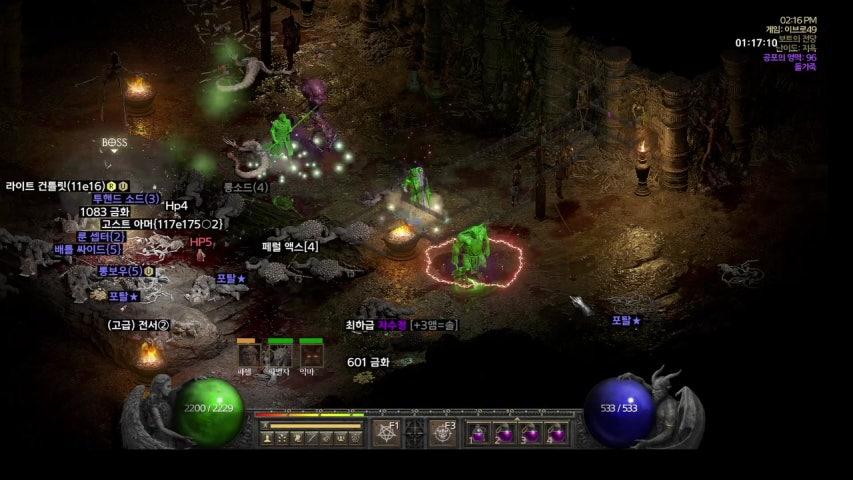Viewport: 853px width, 480px height.
Task: Pick up the 라이트 건틀릿 item label
Action: coord(55,186)
